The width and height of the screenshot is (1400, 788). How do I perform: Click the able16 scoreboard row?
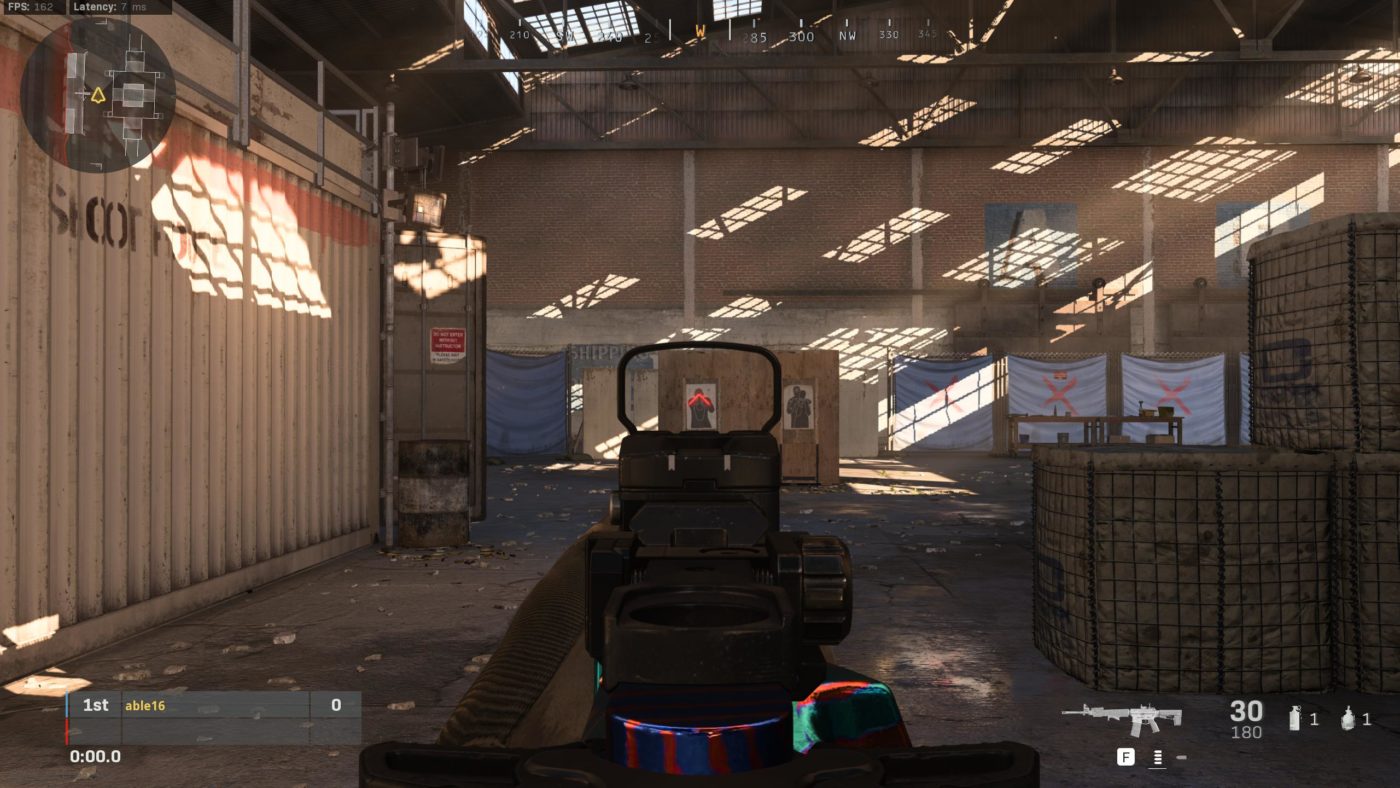click(x=214, y=705)
